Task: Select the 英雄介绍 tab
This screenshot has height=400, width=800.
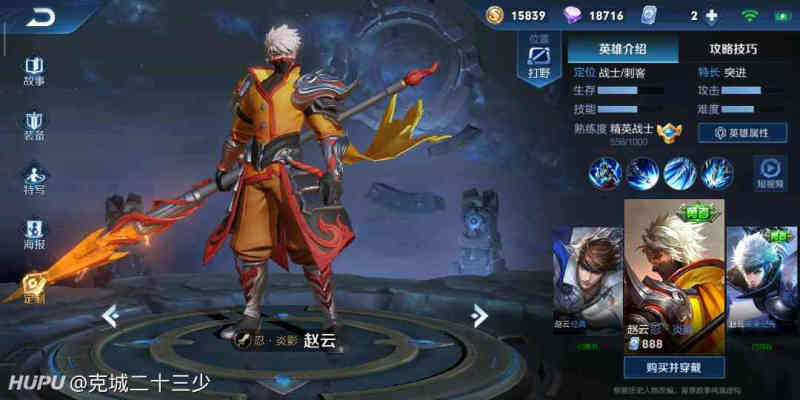Action: pos(622,48)
